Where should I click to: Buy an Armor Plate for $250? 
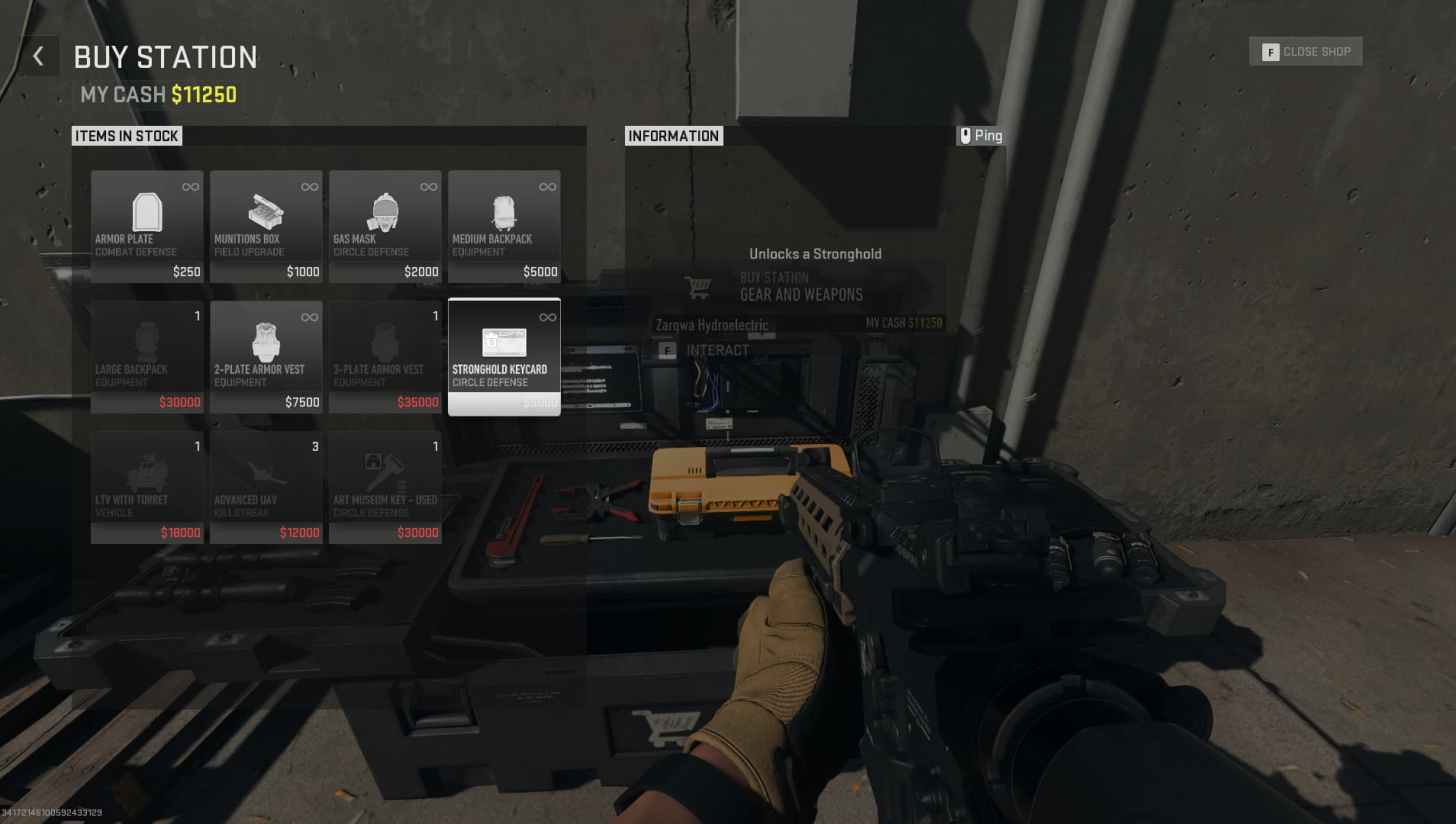pyautogui.click(x=146, y=227)
